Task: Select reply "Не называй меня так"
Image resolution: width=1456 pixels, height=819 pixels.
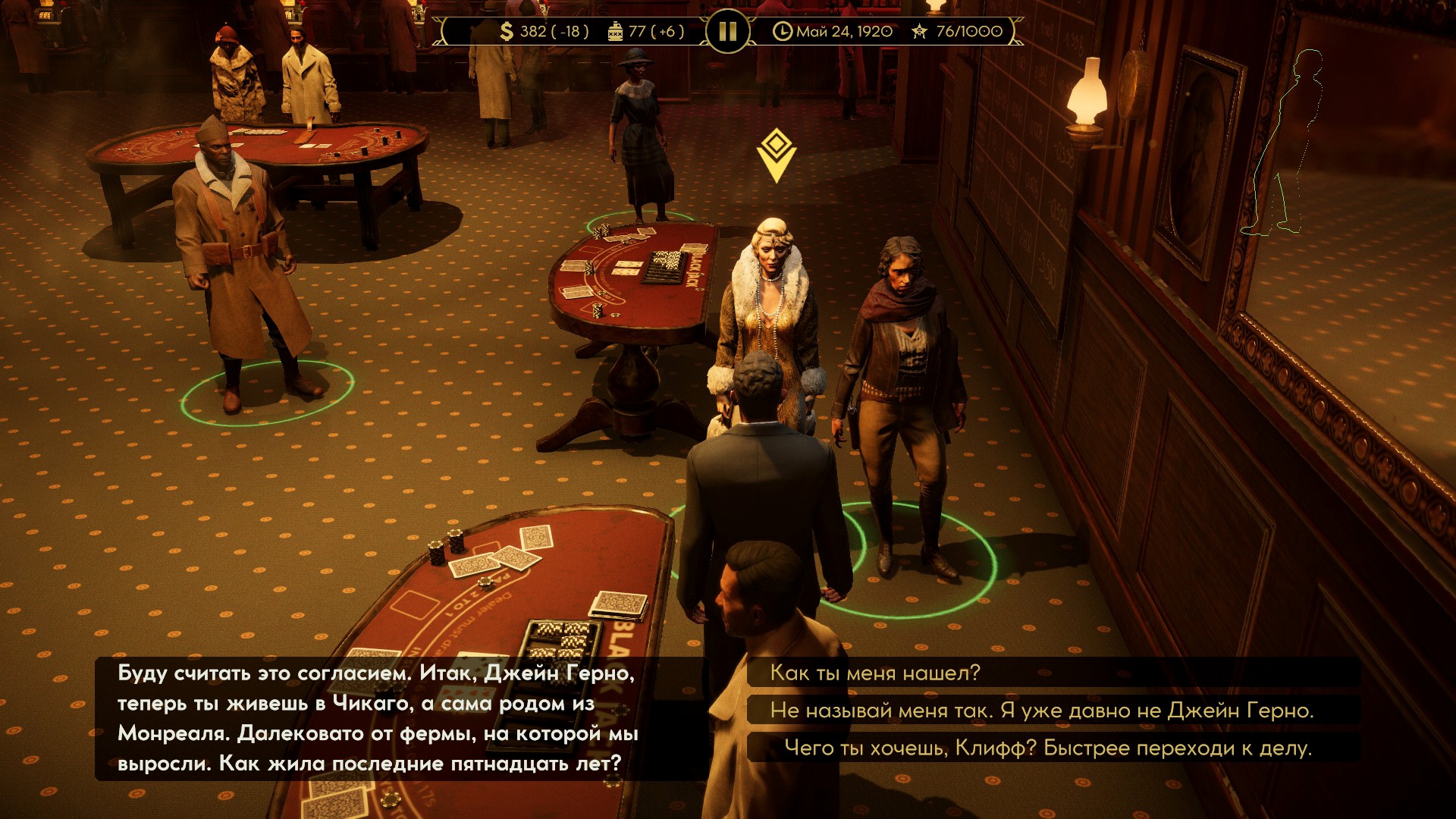Action: click(x=1041, y=711)
